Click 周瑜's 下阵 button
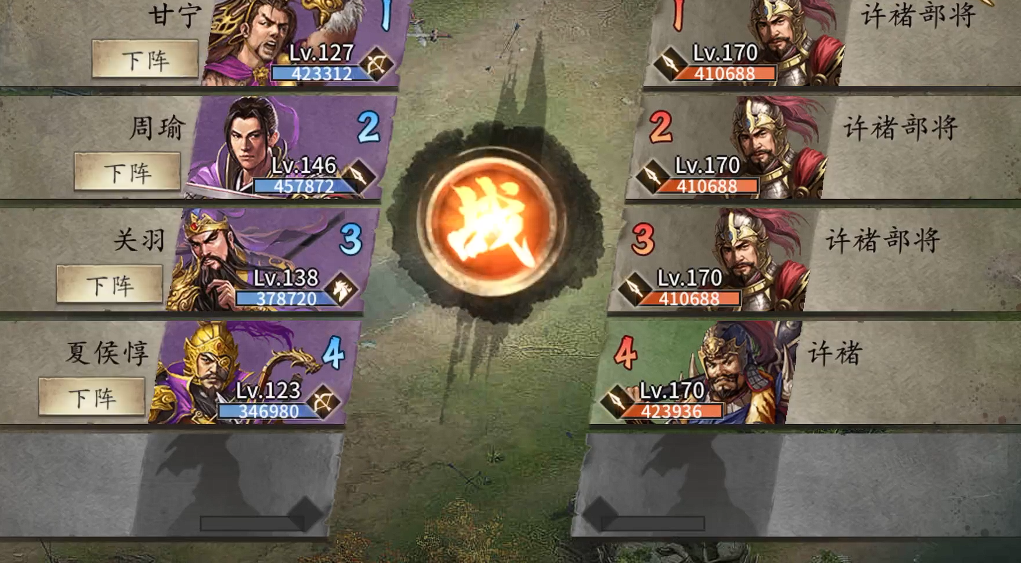 point(127,172)
